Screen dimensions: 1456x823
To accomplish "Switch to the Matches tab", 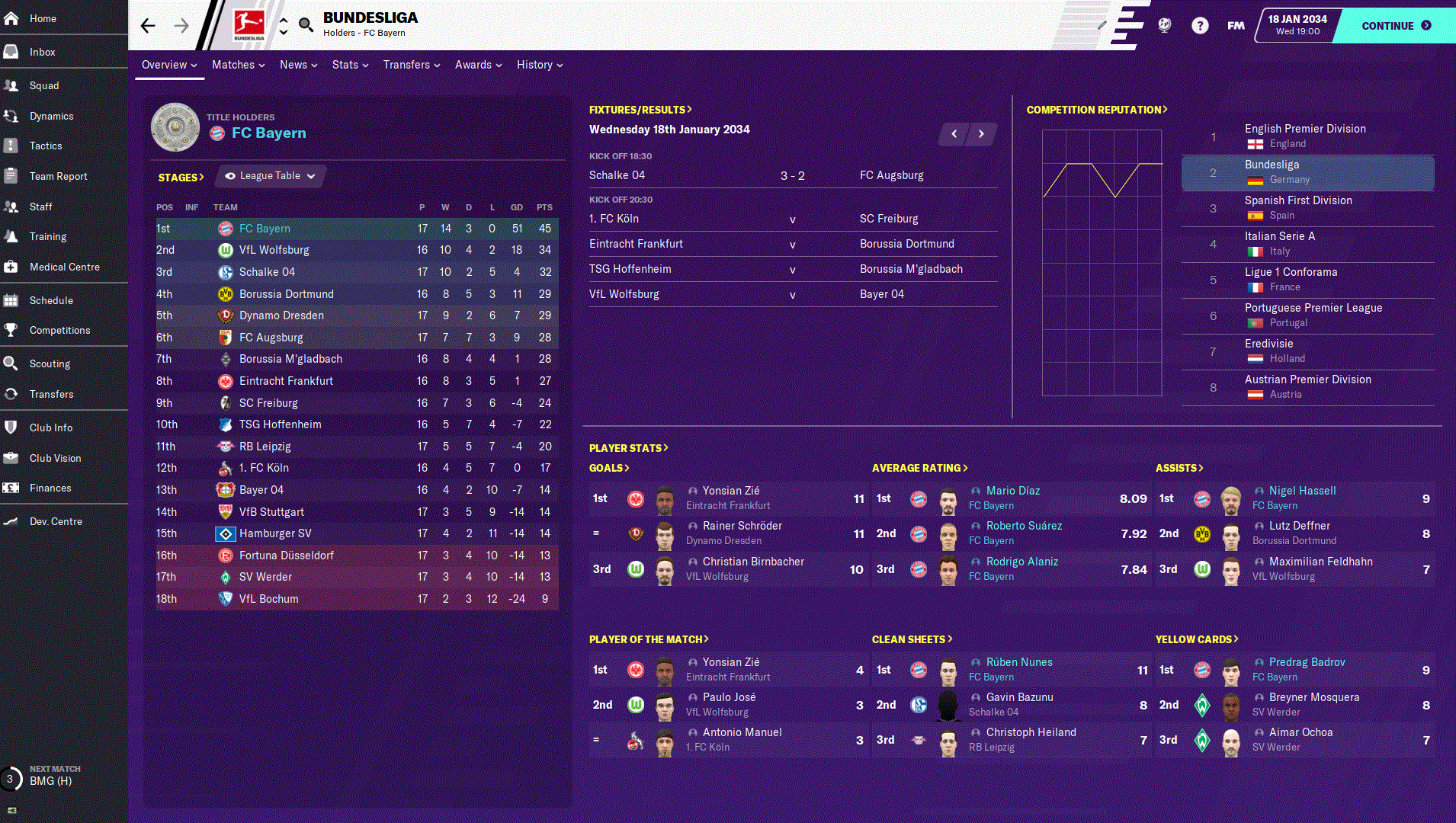I will pyautogui.click(x=238, y=65).
